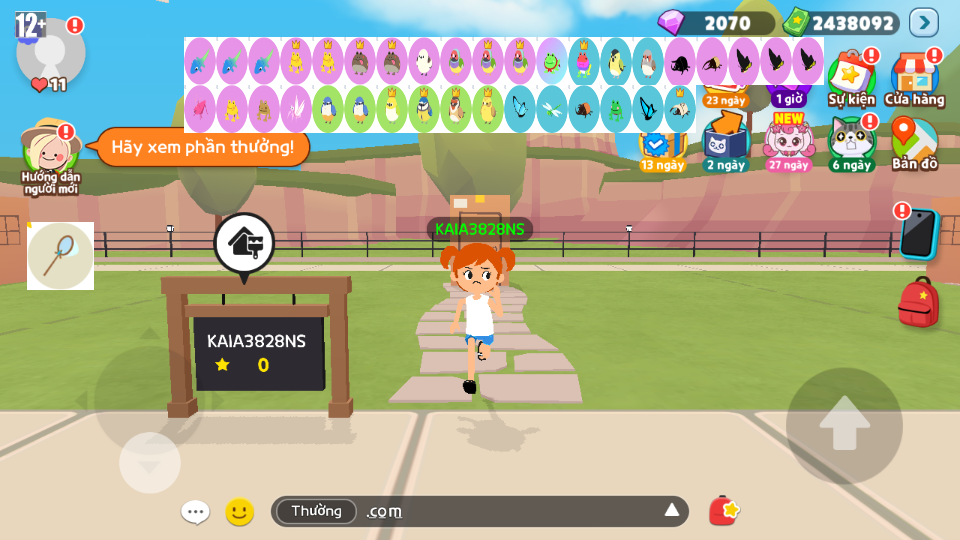
Task: Open the blue cat box 2 ngày event
Action: pyautogui.click(x=725, y=143)
